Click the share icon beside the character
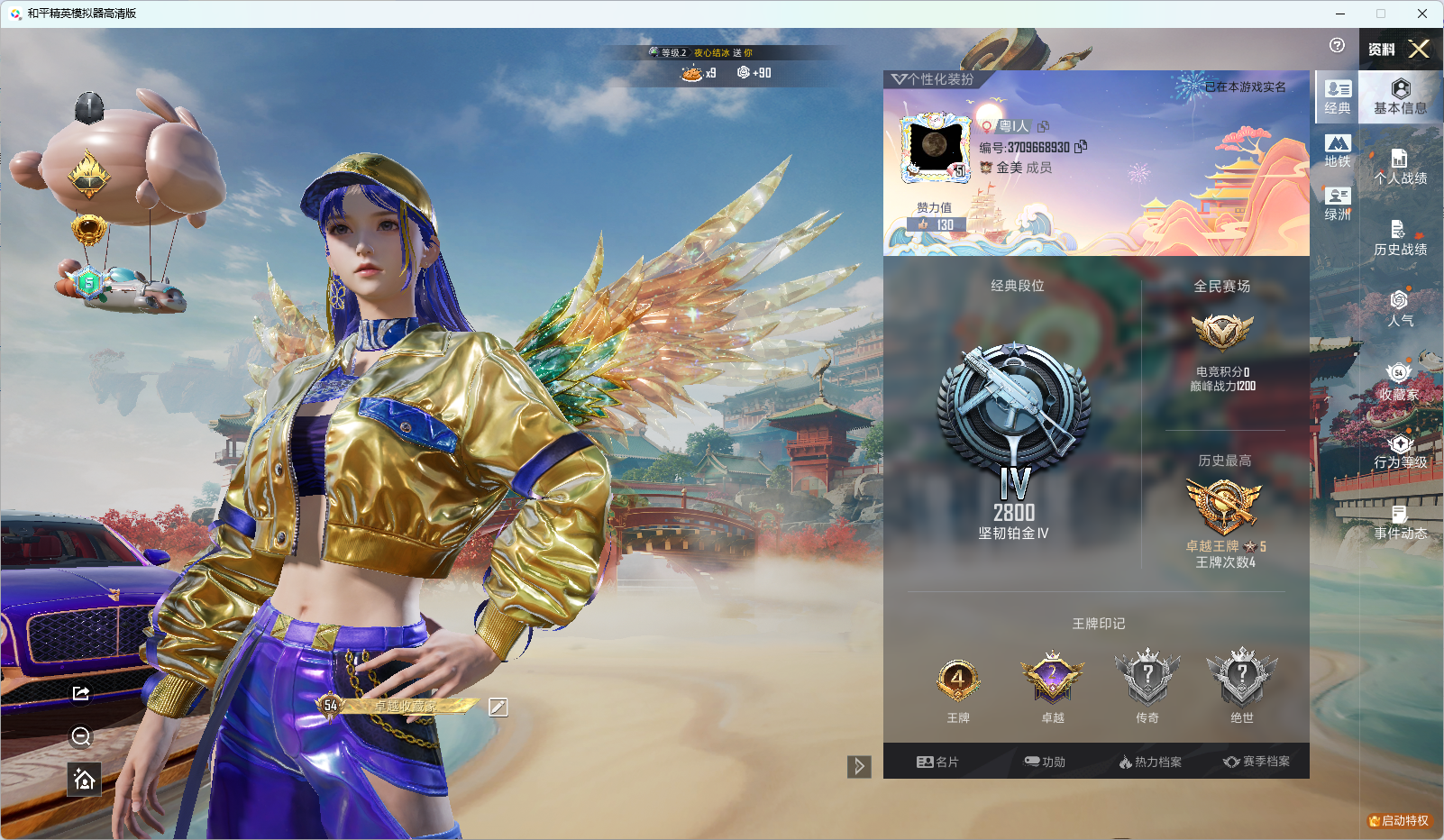Image resolution: width=1444 pixels, height=840 pixels. tap(81, 692)
